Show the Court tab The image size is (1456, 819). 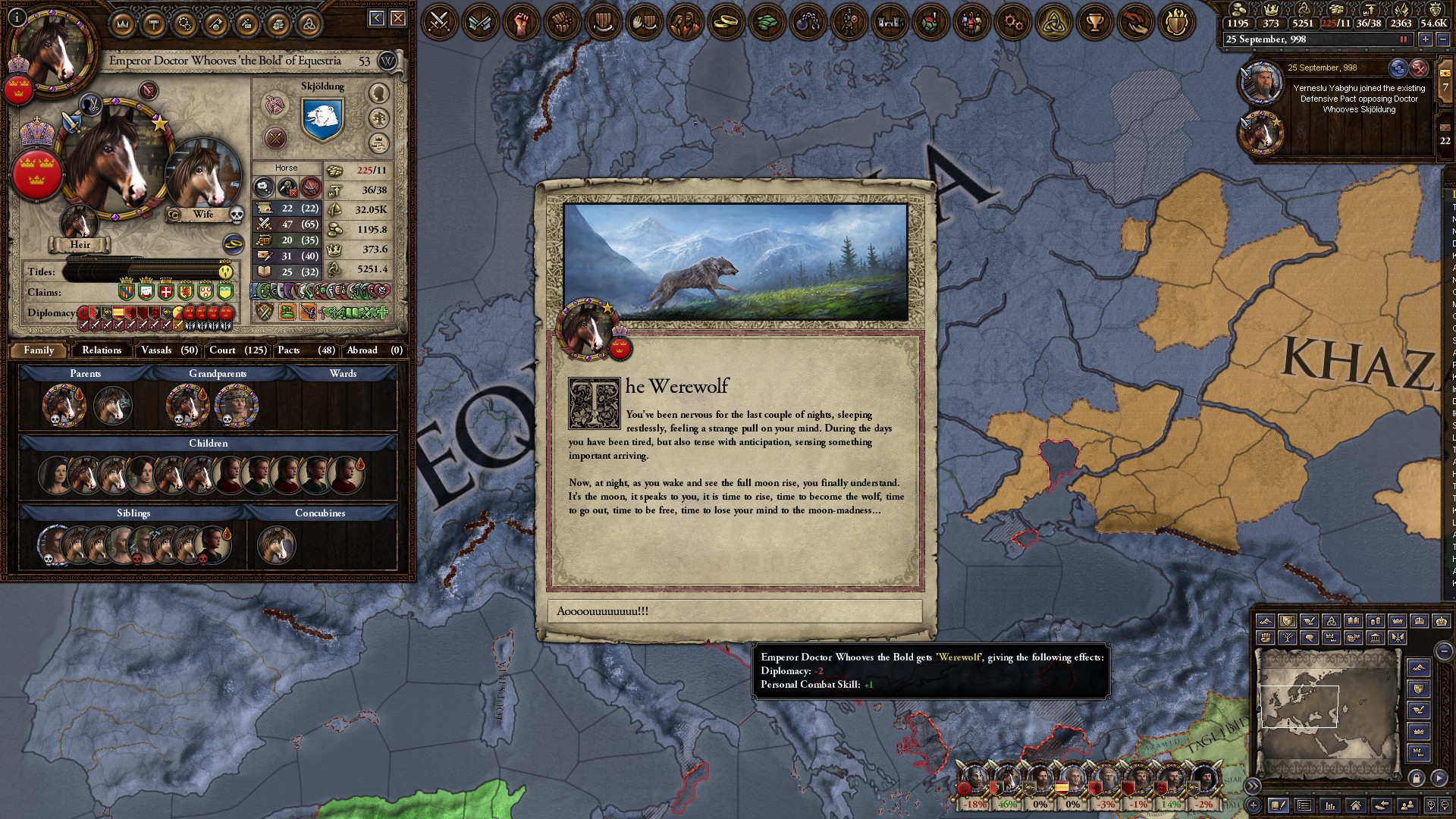pyautogui.click(x=237, y=350)
